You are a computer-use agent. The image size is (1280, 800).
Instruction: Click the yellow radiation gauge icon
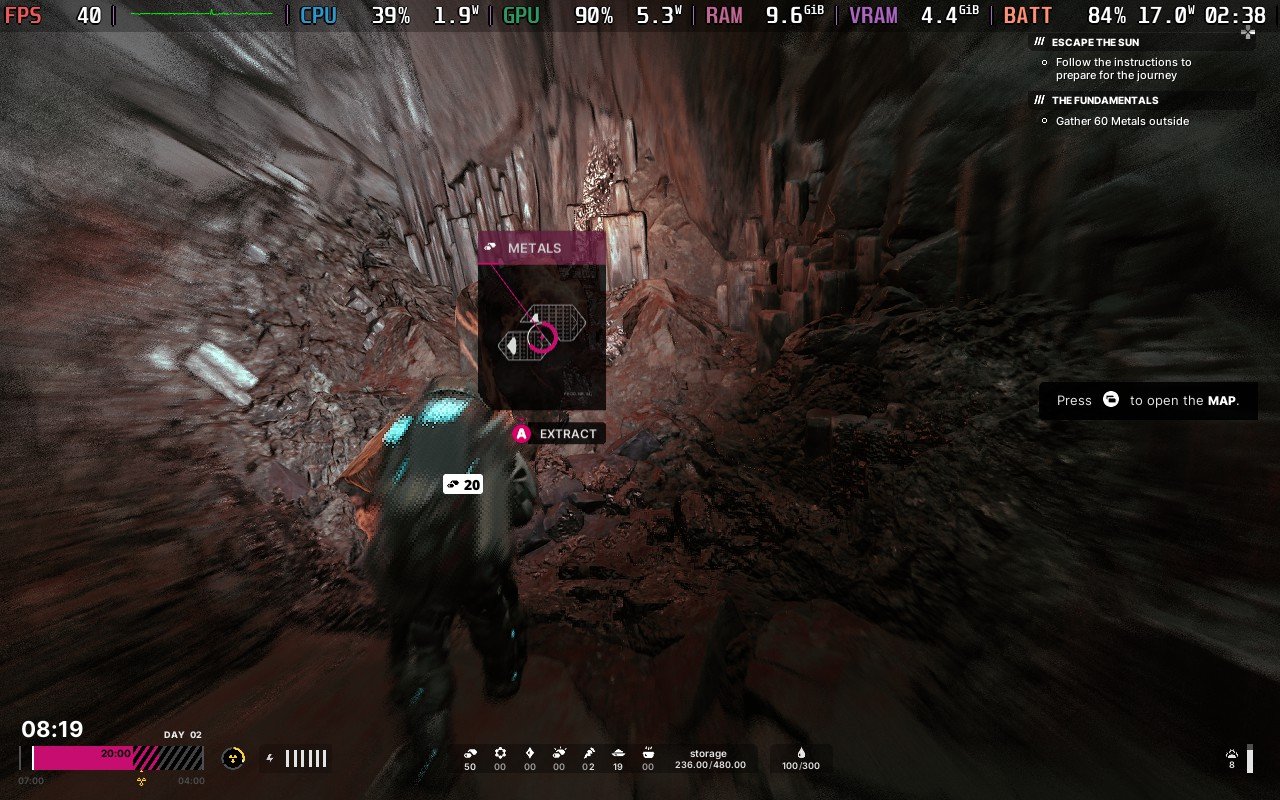pos(234,758)
